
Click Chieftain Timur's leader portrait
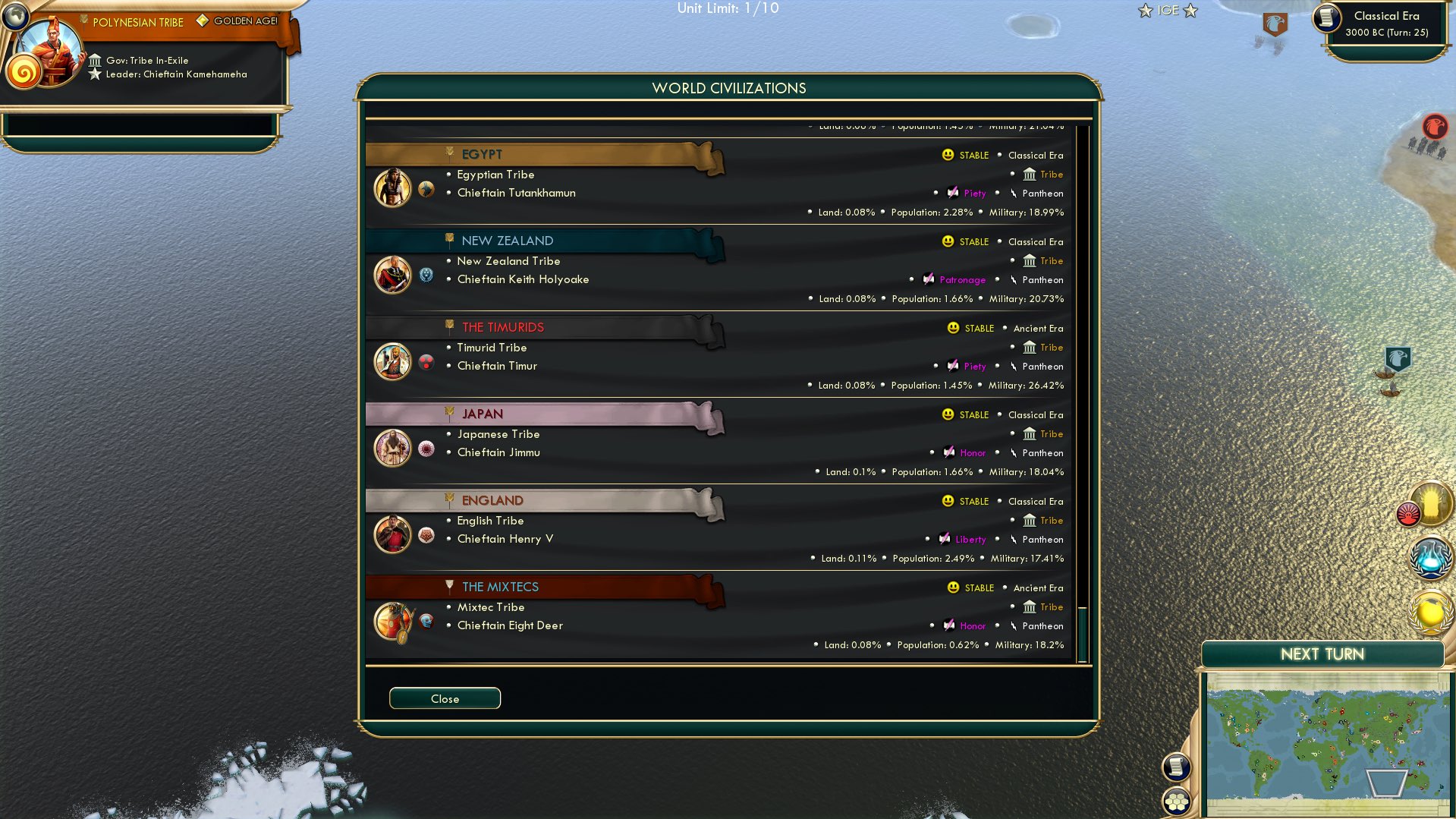pos(392,362)
